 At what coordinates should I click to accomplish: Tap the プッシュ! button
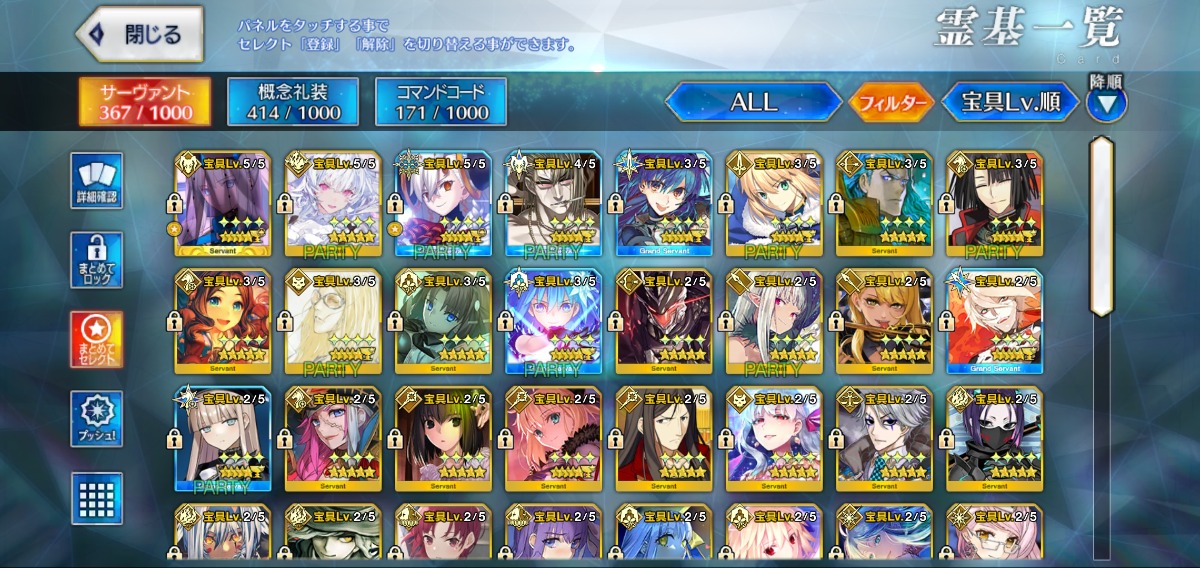click(97, 419)
